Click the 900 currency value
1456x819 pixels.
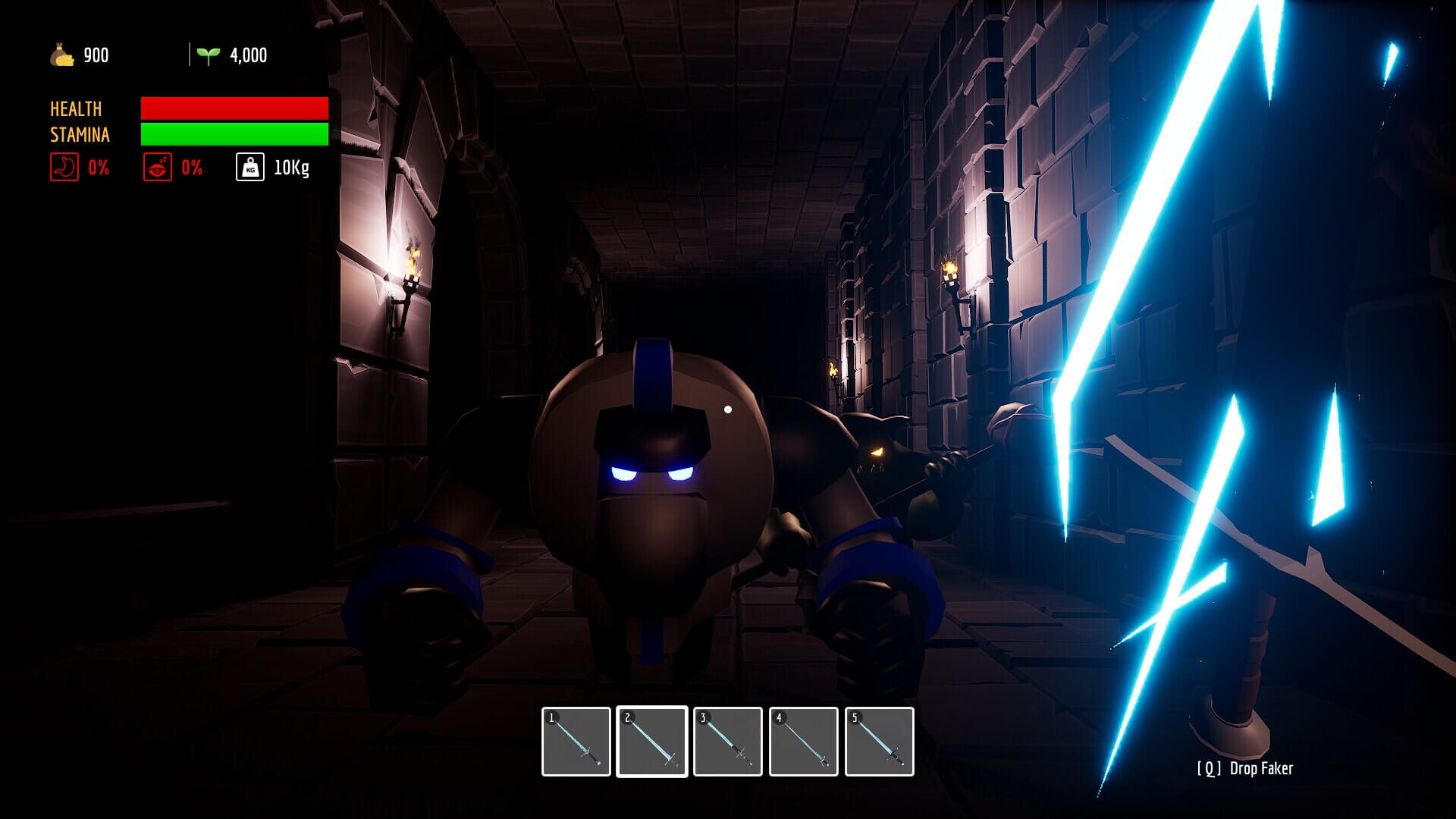[x=97, y=54]
